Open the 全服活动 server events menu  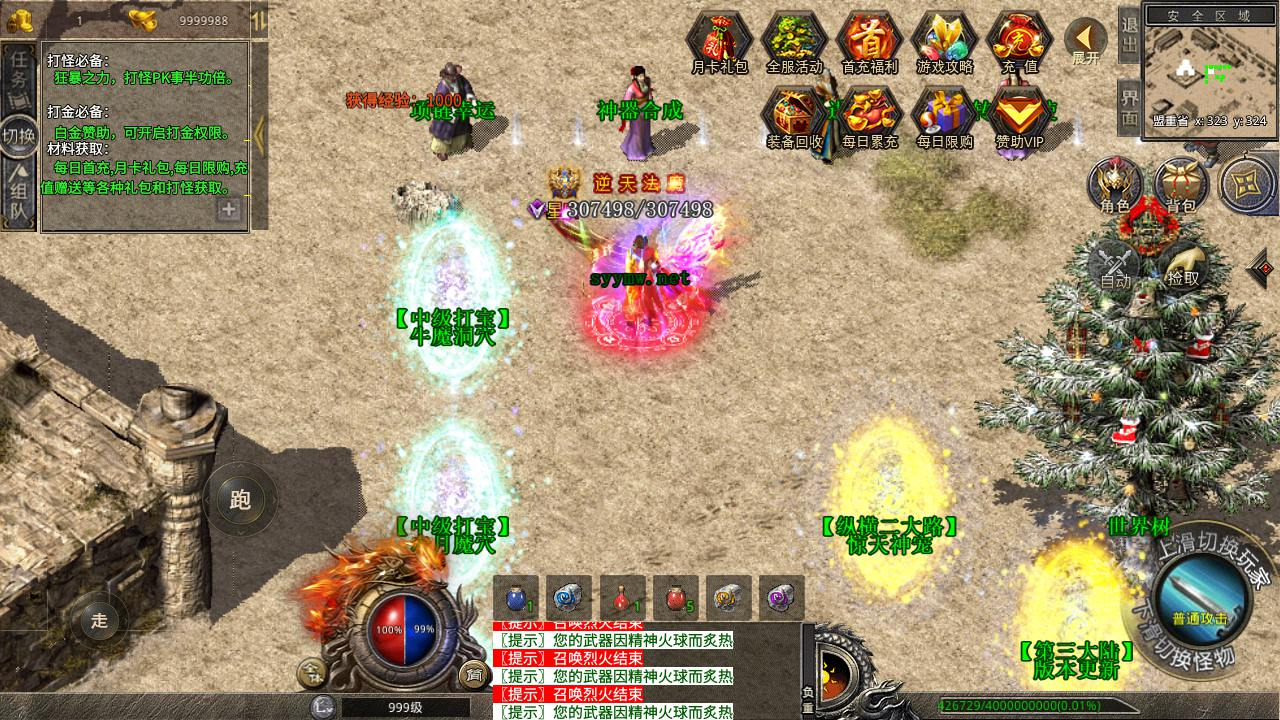click(x=794, y=40)
